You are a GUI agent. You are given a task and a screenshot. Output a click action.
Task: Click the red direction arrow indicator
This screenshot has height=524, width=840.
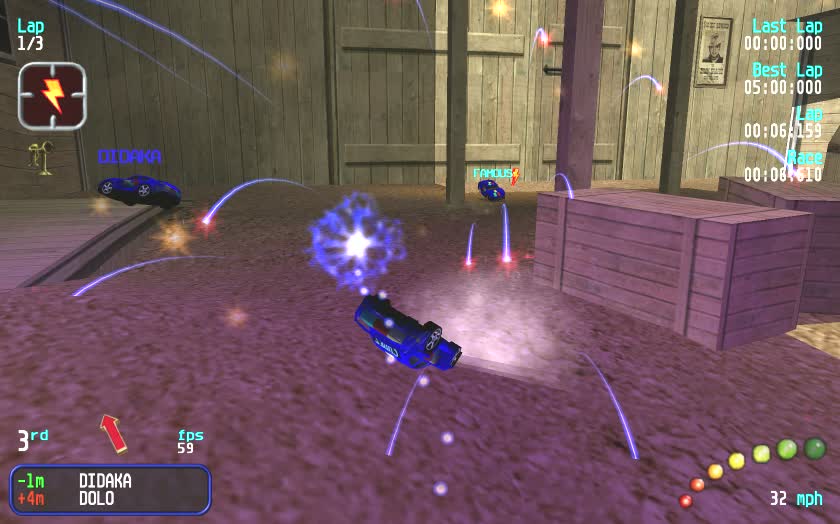click(x=113, y=433)
